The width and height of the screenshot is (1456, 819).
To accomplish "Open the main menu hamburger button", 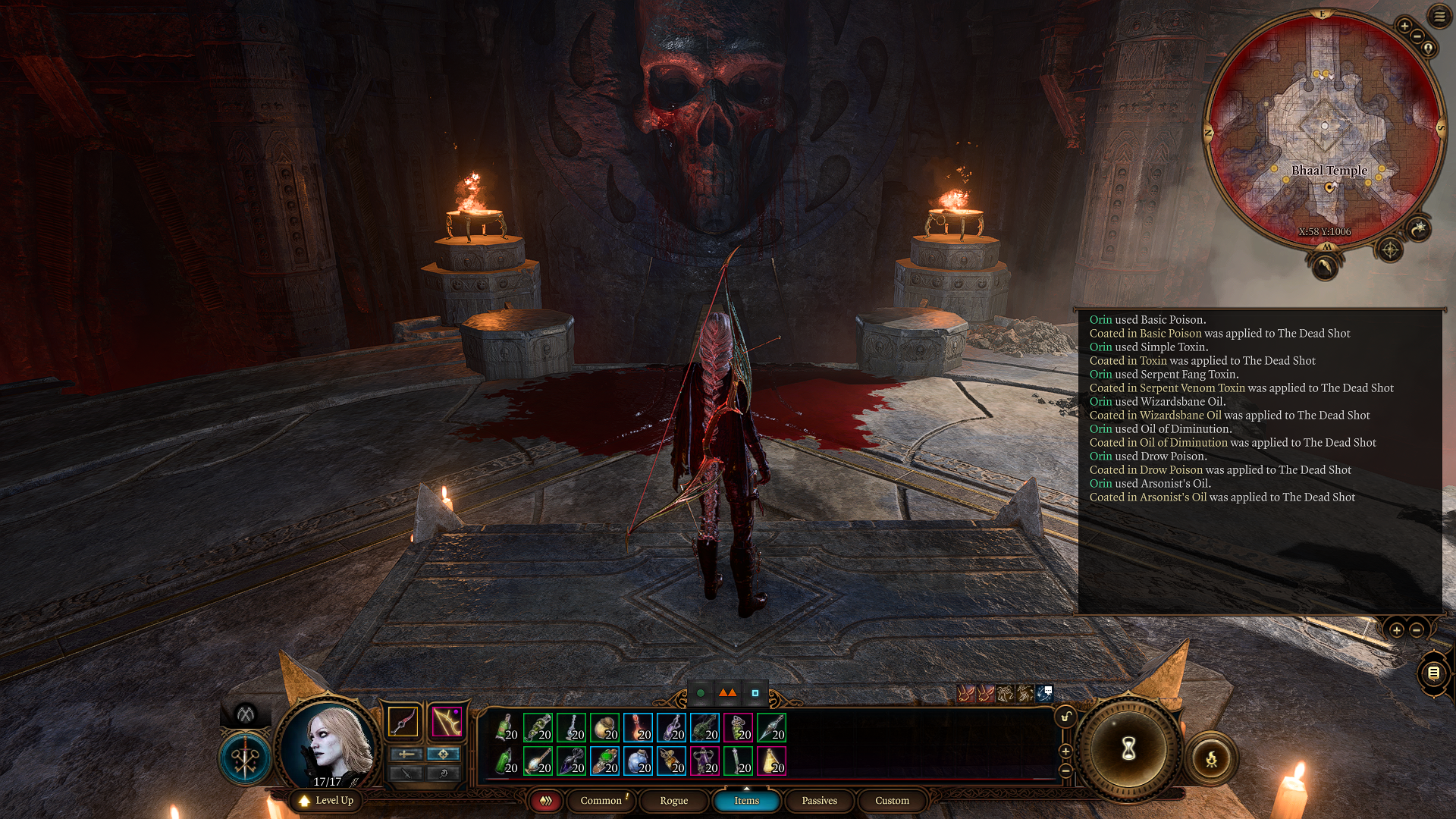I will tap(1439, 16).
